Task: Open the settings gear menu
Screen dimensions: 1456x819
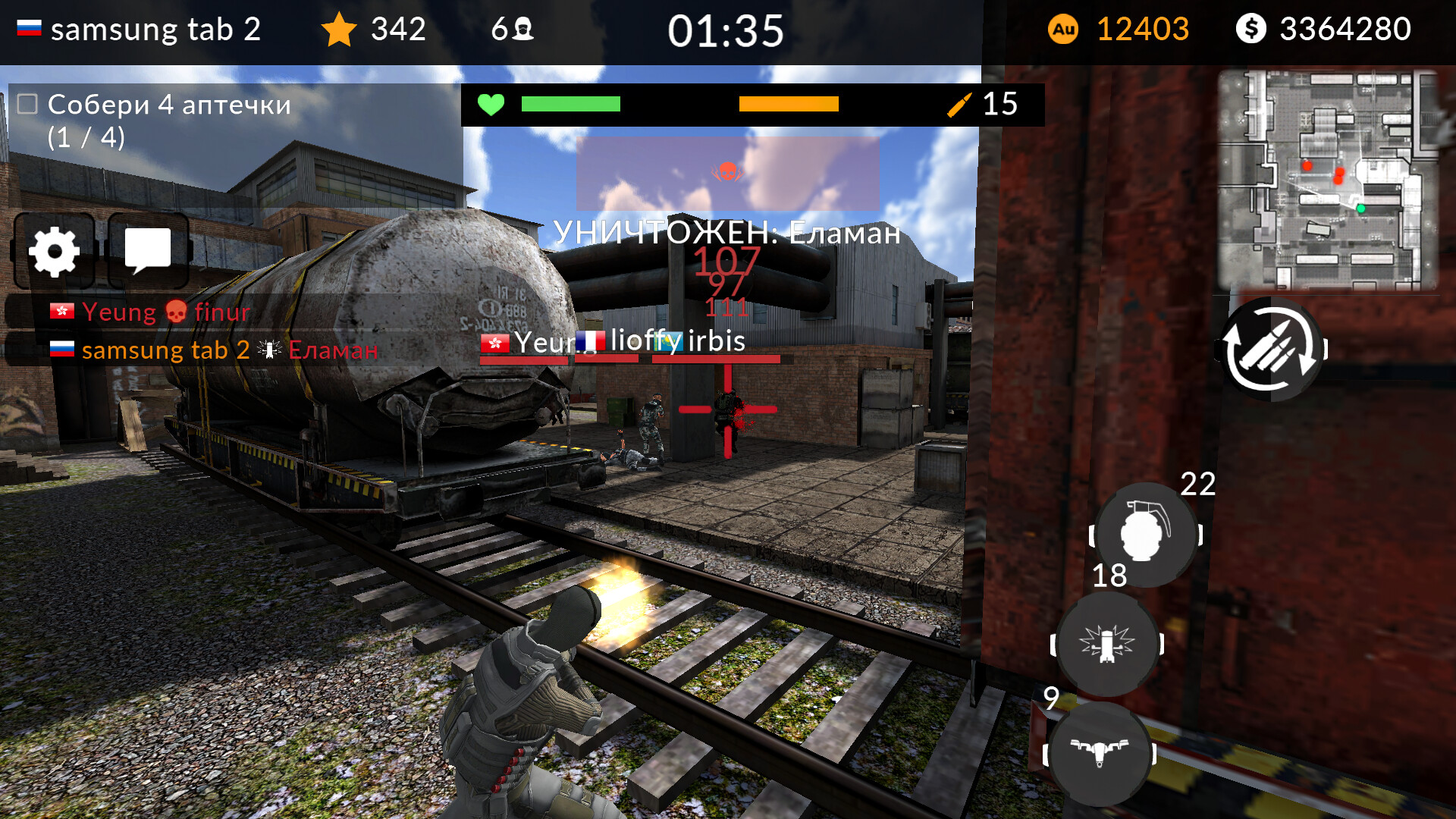Action: [54, 253]
